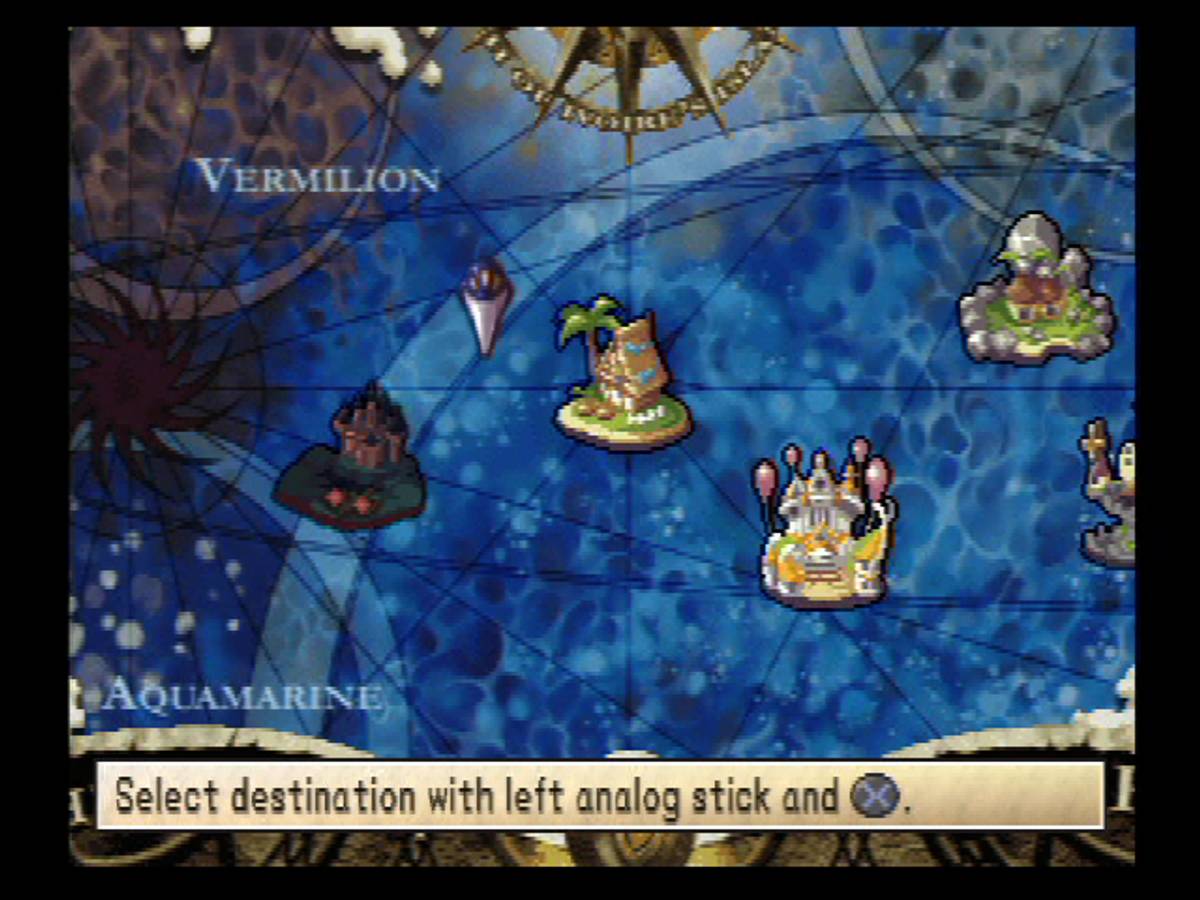The image size is (1200, 900).
Task: Select the white palace with pink balloons
Action: pyautogui.click(x=825, y=525)
